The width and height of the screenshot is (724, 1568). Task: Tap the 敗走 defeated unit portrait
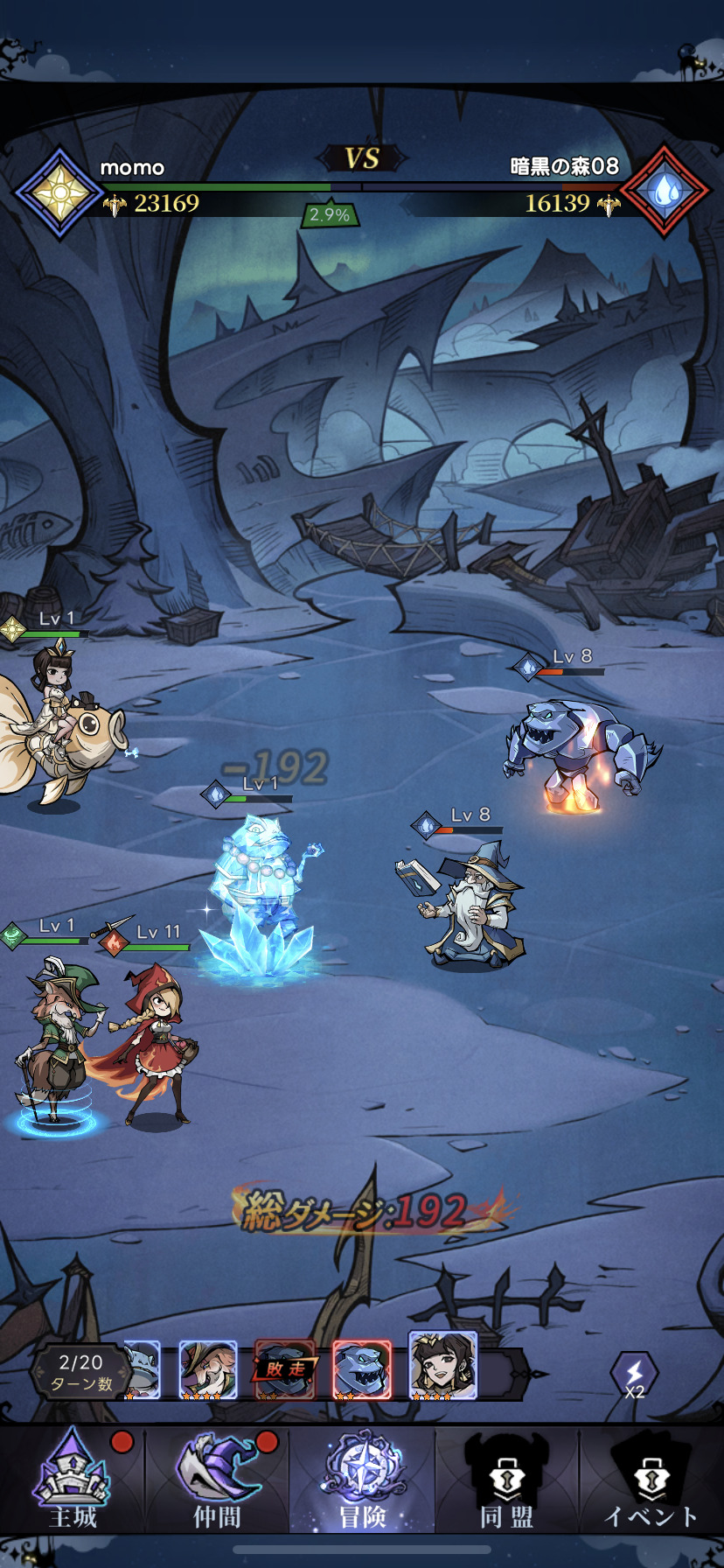click(284, 1369)
